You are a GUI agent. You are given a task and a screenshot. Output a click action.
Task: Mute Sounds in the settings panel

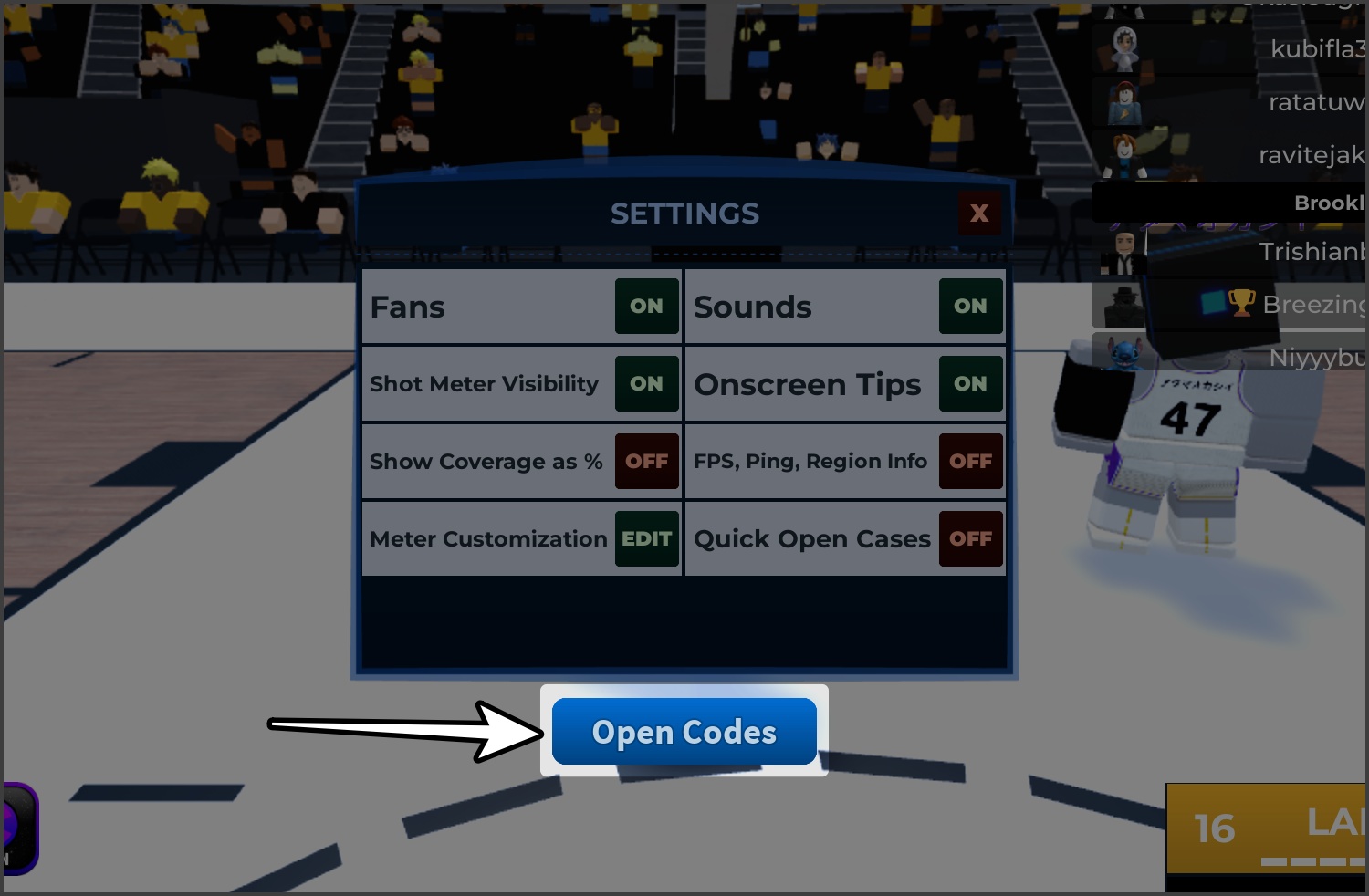point(970,307)
